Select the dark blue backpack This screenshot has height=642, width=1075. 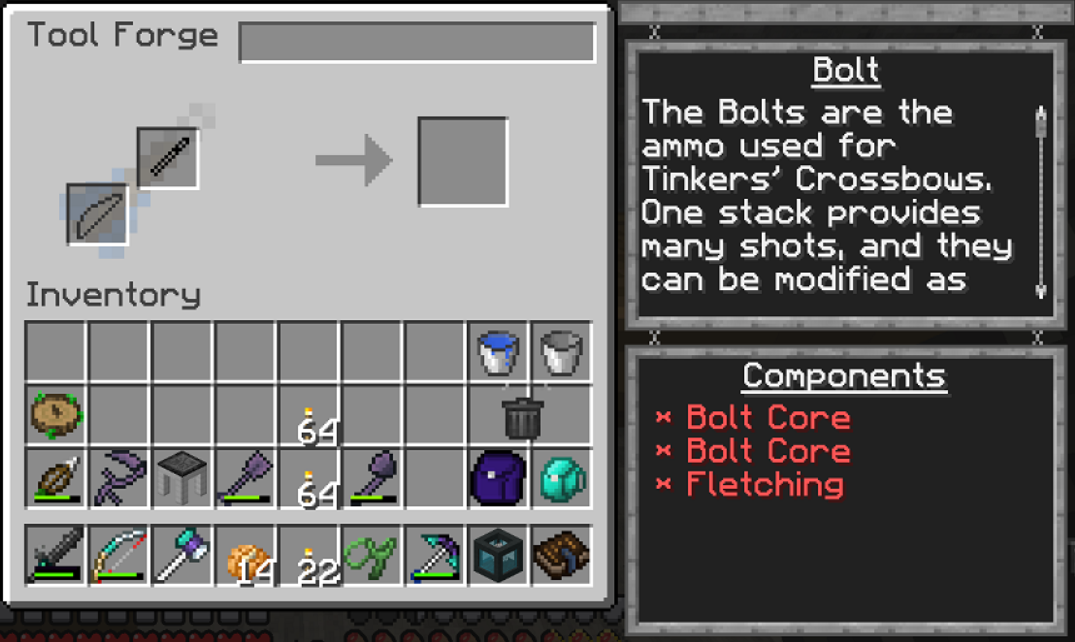pos(497,479)
